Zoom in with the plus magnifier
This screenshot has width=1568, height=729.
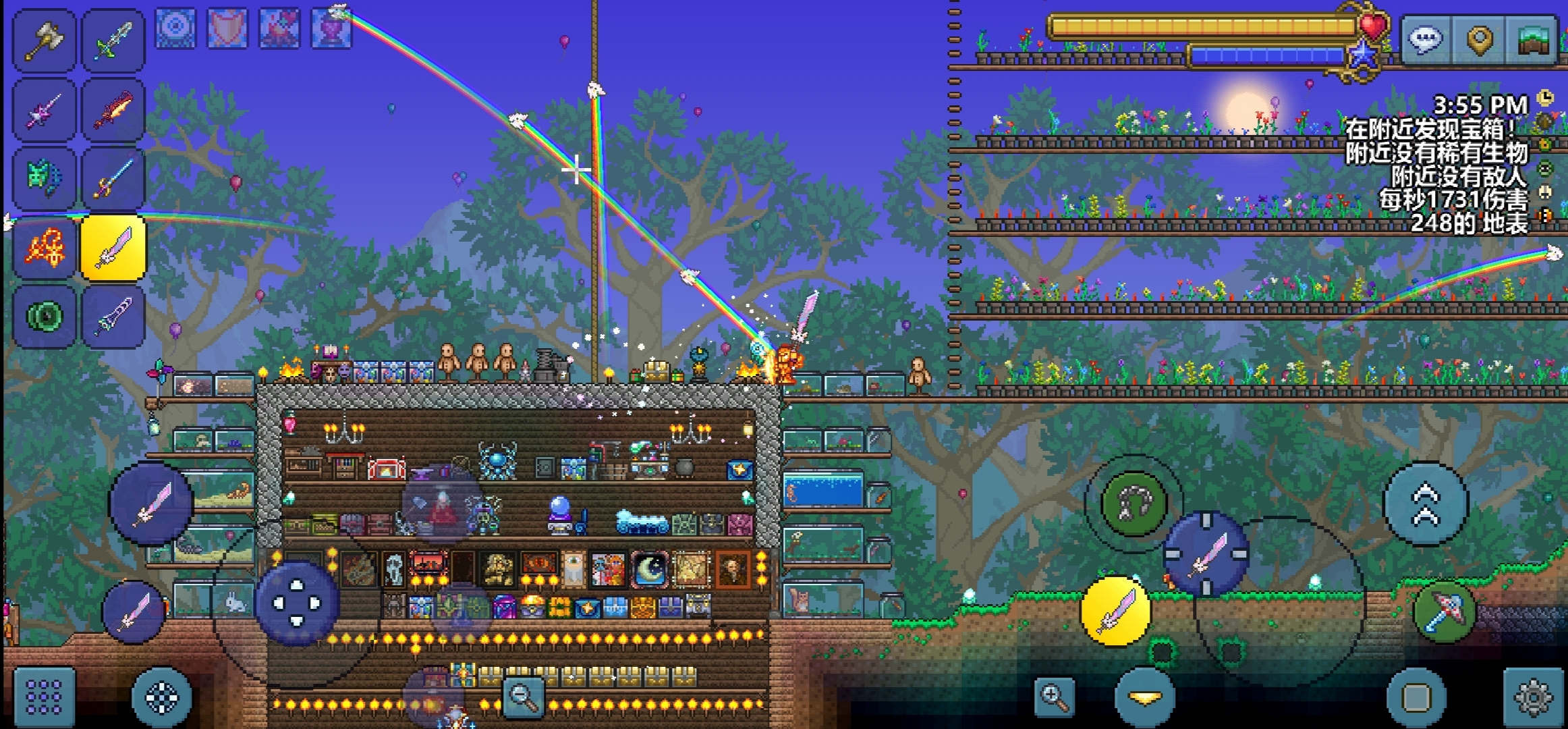1054,696
